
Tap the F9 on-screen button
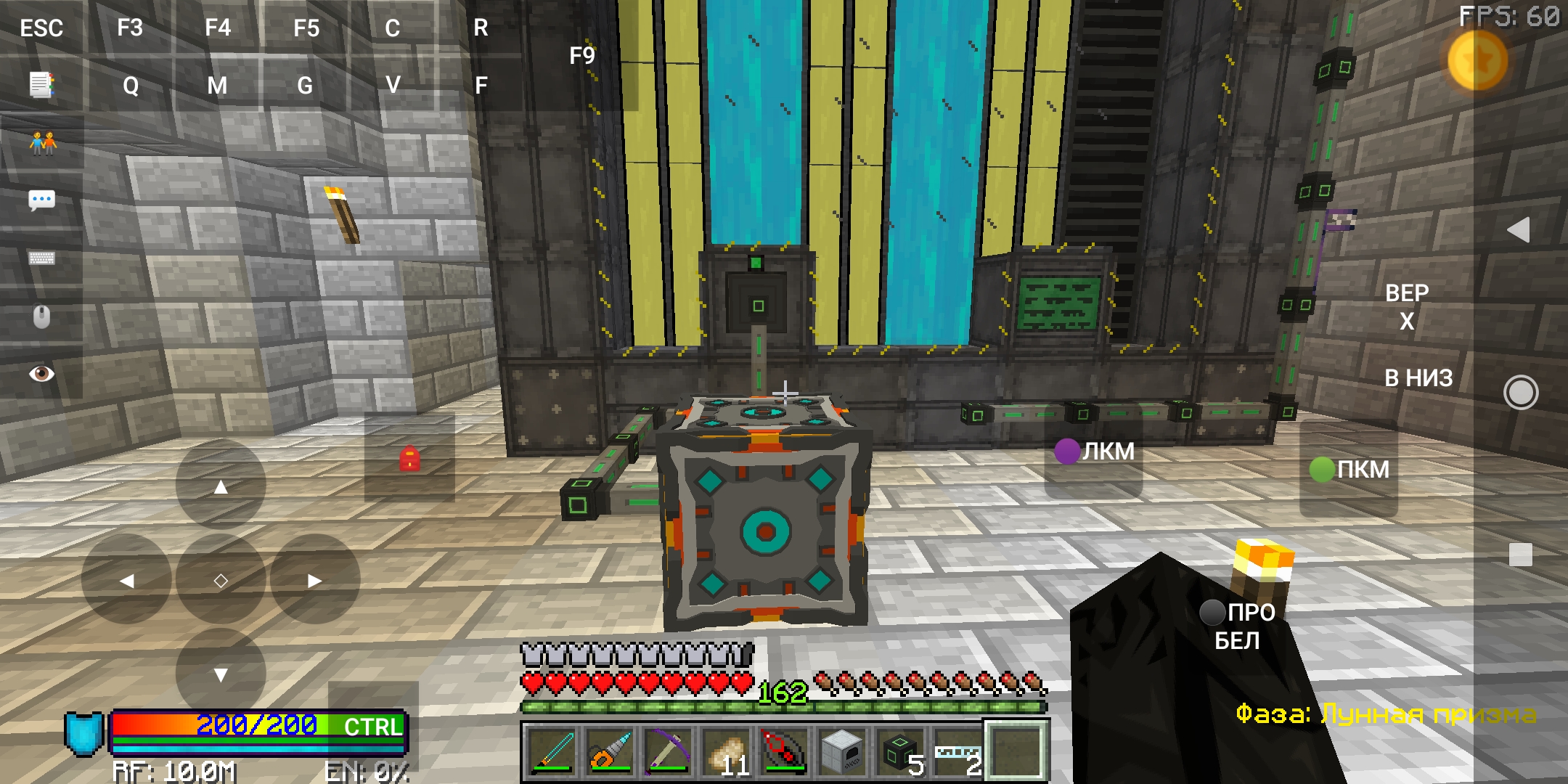pos(581,56)
